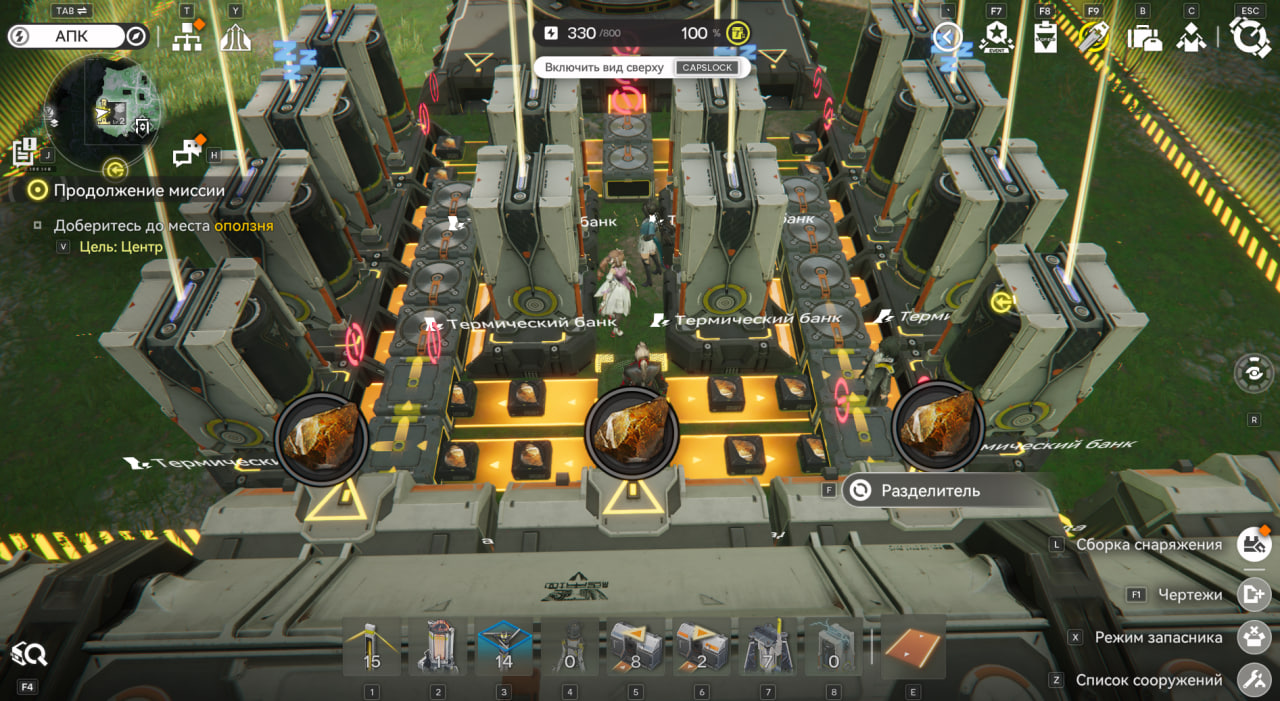
Task: Open the inventory suitcase icon
Action: point(1143,38)
